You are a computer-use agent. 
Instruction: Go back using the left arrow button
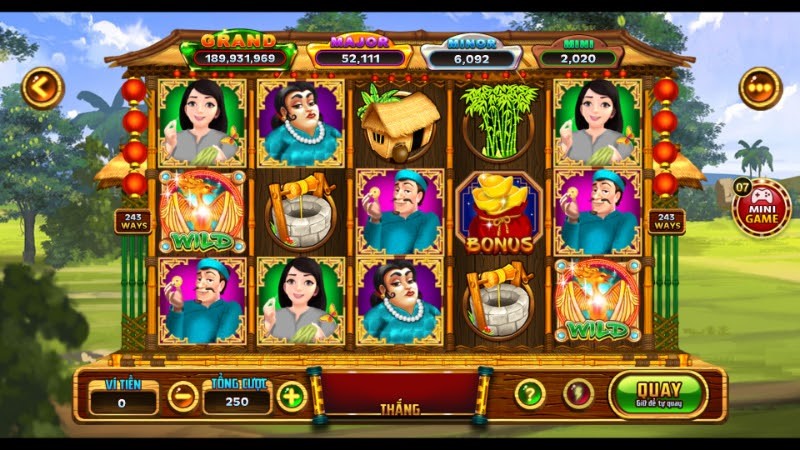point(42,88)
